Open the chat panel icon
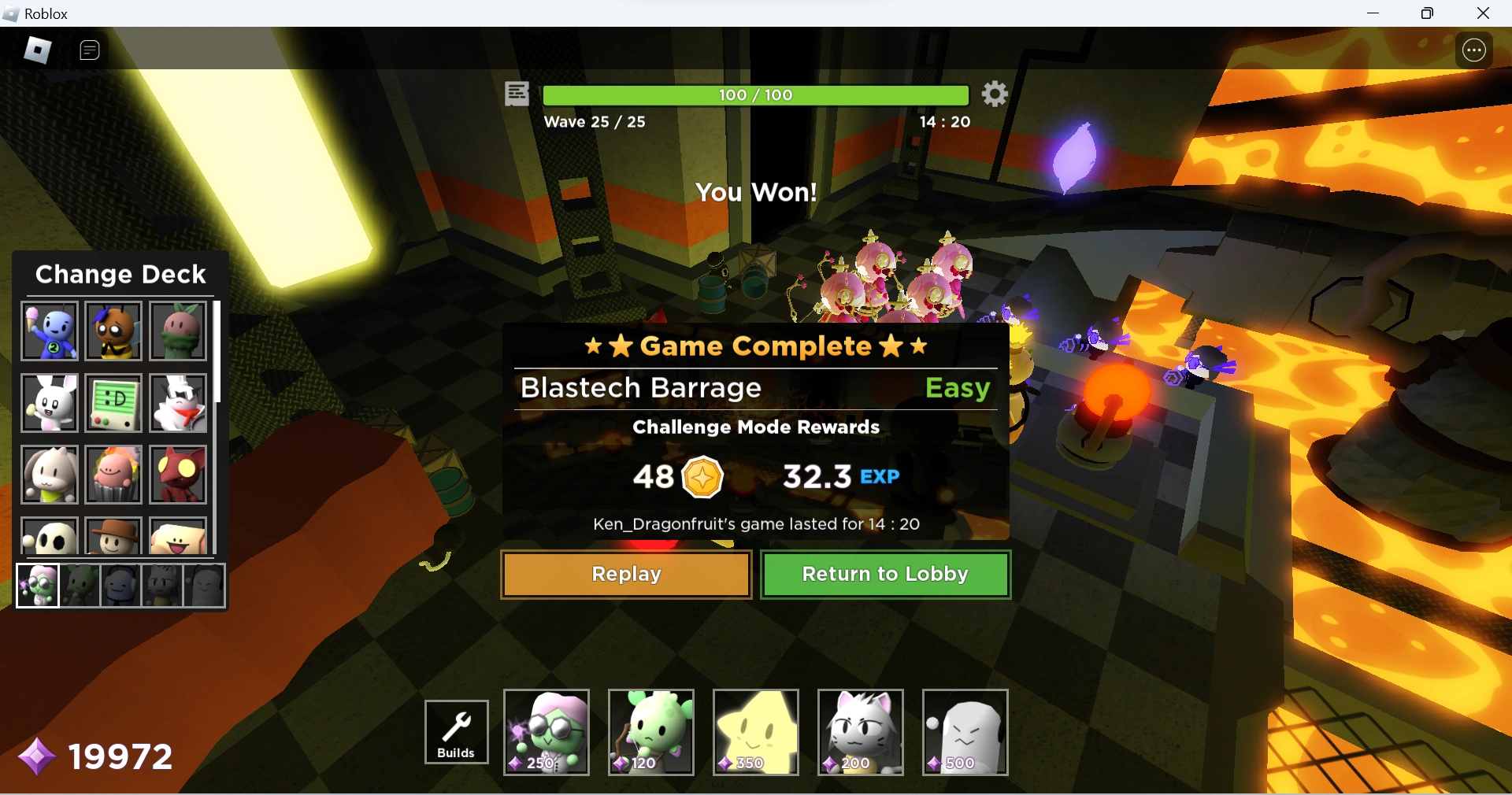This screenshot has width=1512, height=795. coord(89,50)
